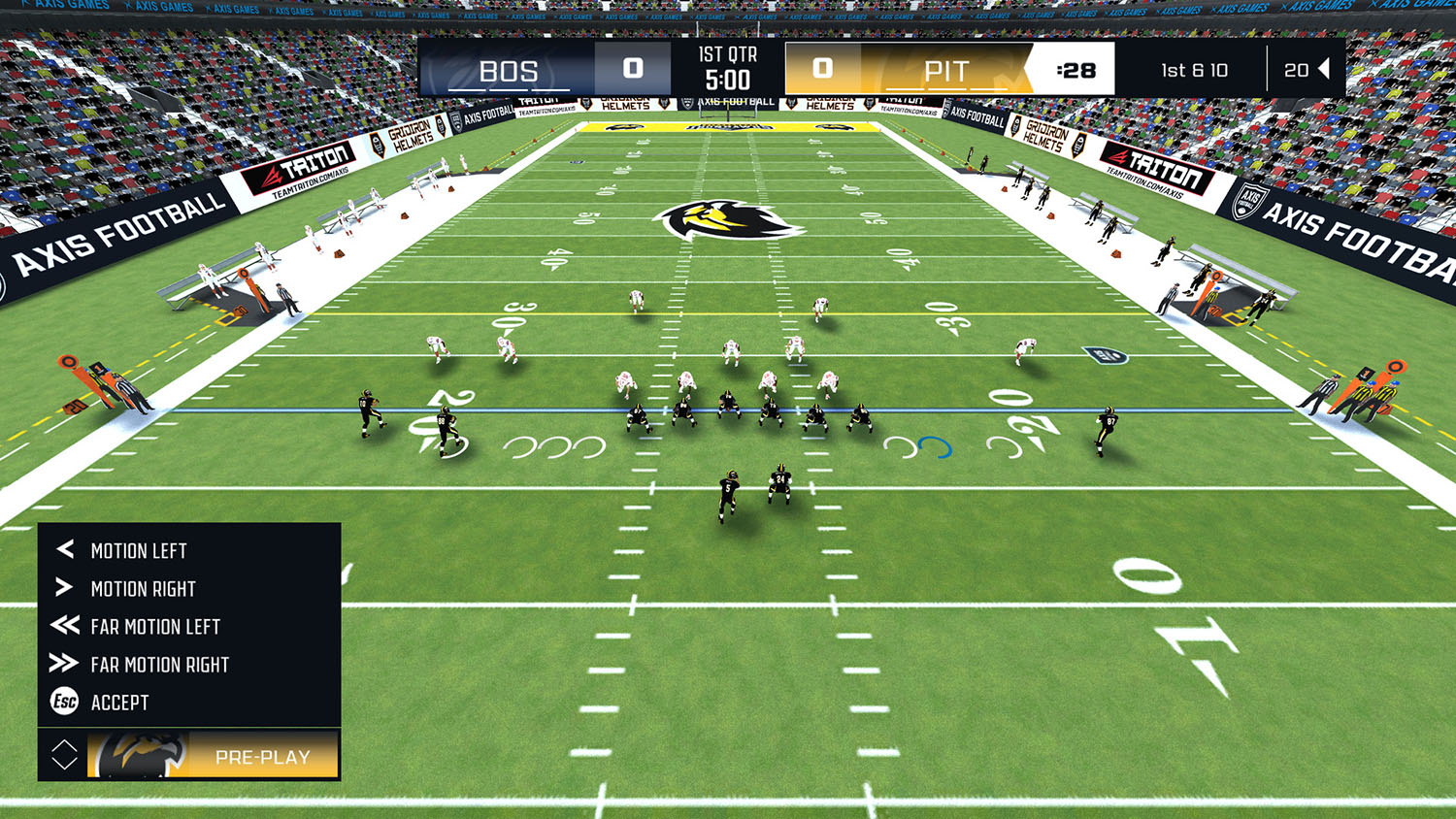
Task: Click the Far Motion Left double-chevron icon
Action: point(64,626)
